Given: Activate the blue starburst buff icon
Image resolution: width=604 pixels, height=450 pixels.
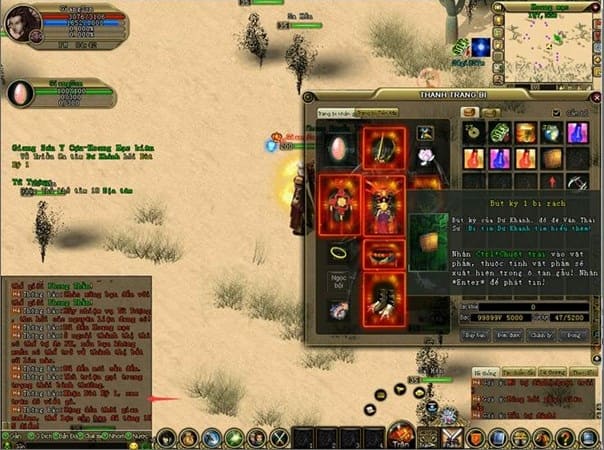Looking at the screenshot, I should 481,47.
